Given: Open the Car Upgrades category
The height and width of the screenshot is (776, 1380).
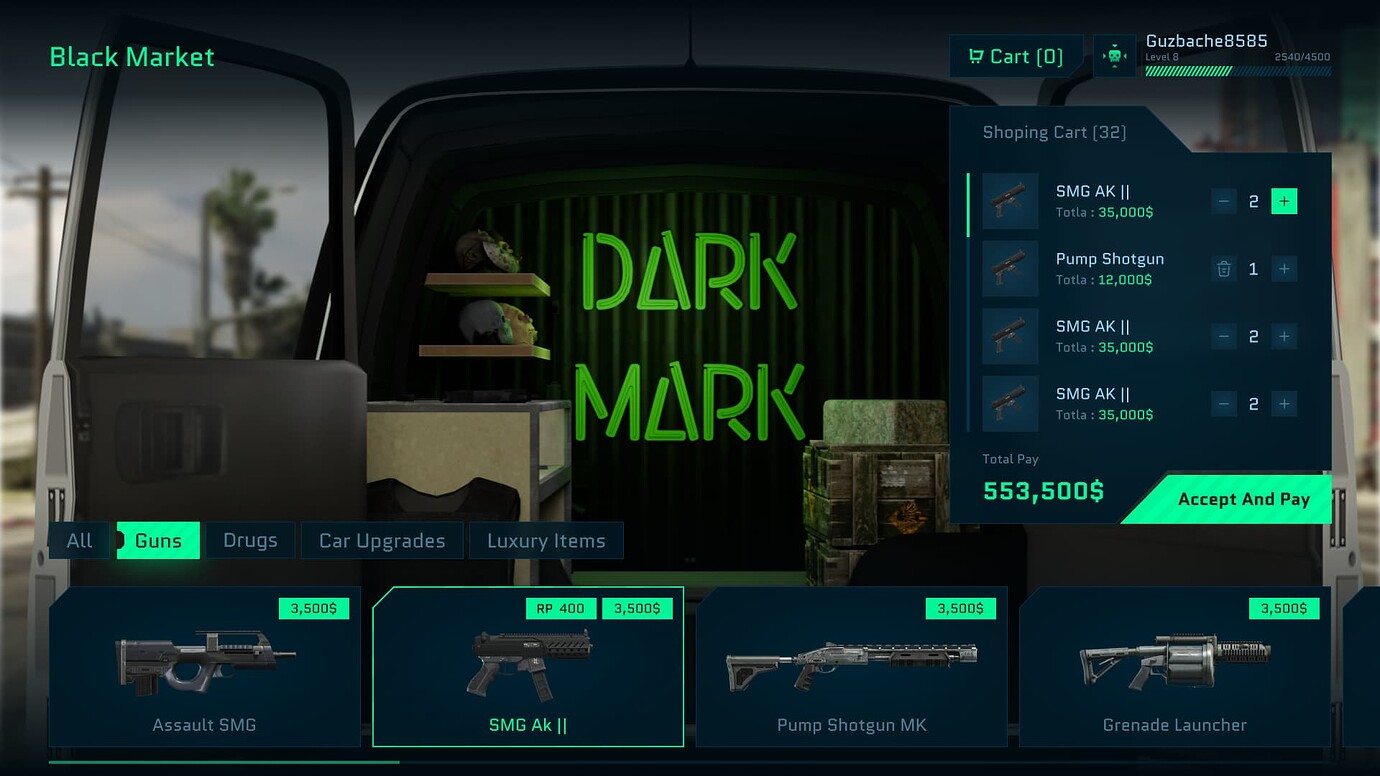Looking at the screenshot, I should (x=381, y=540).
